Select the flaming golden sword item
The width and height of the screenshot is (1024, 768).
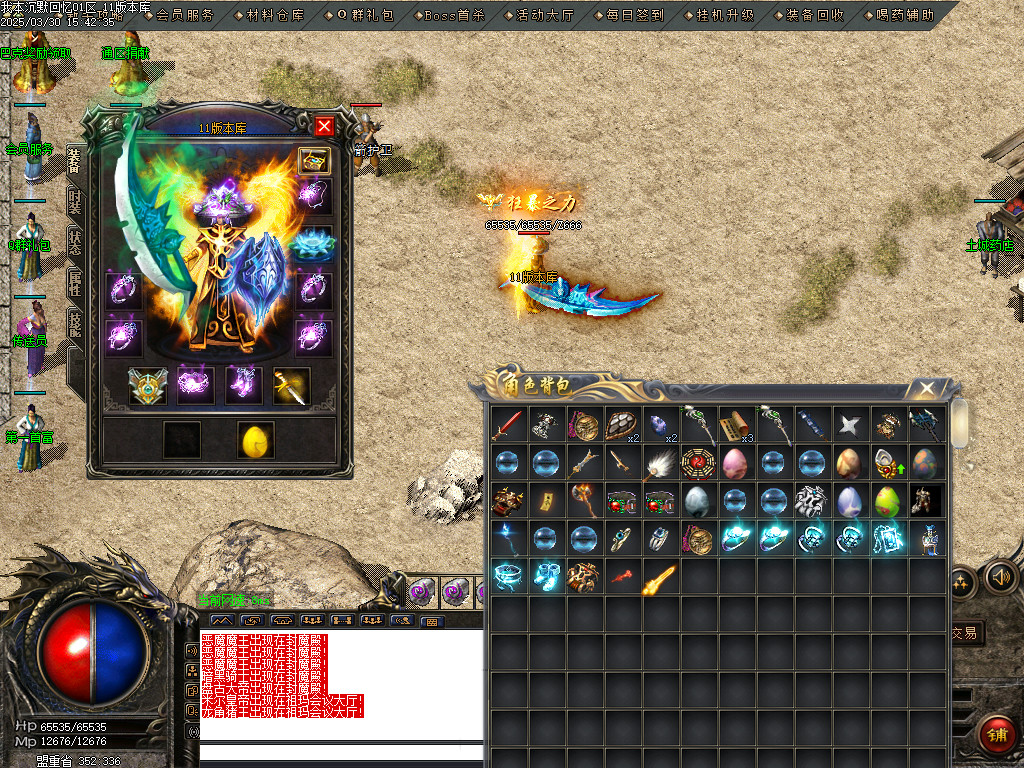click(659, 577)
